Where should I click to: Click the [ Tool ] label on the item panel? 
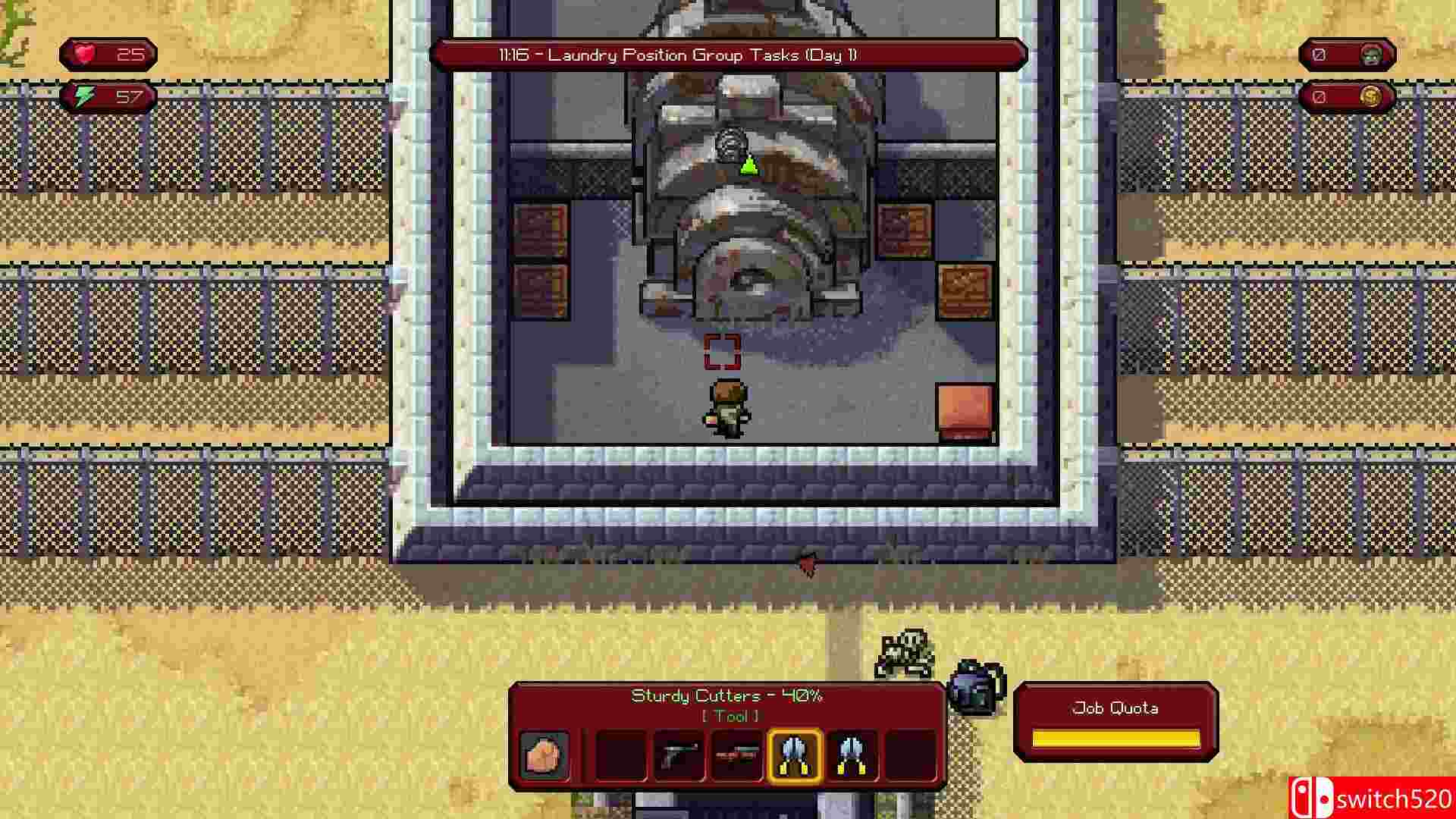point(730,715)
